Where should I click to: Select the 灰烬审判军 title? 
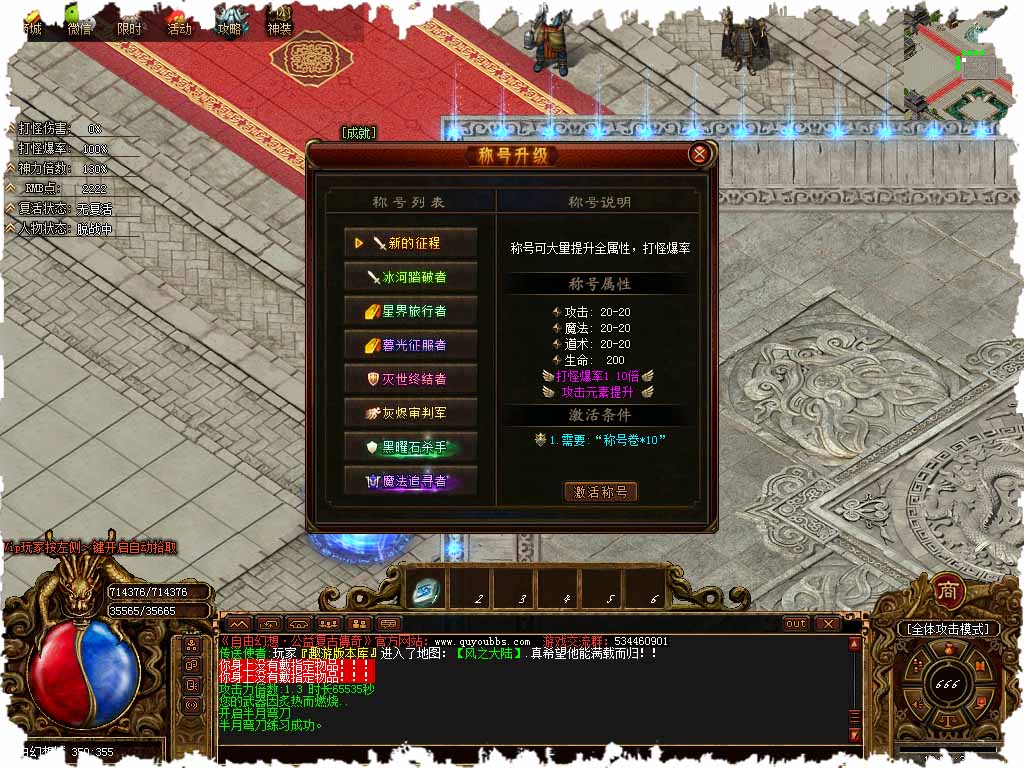point(411,412)
